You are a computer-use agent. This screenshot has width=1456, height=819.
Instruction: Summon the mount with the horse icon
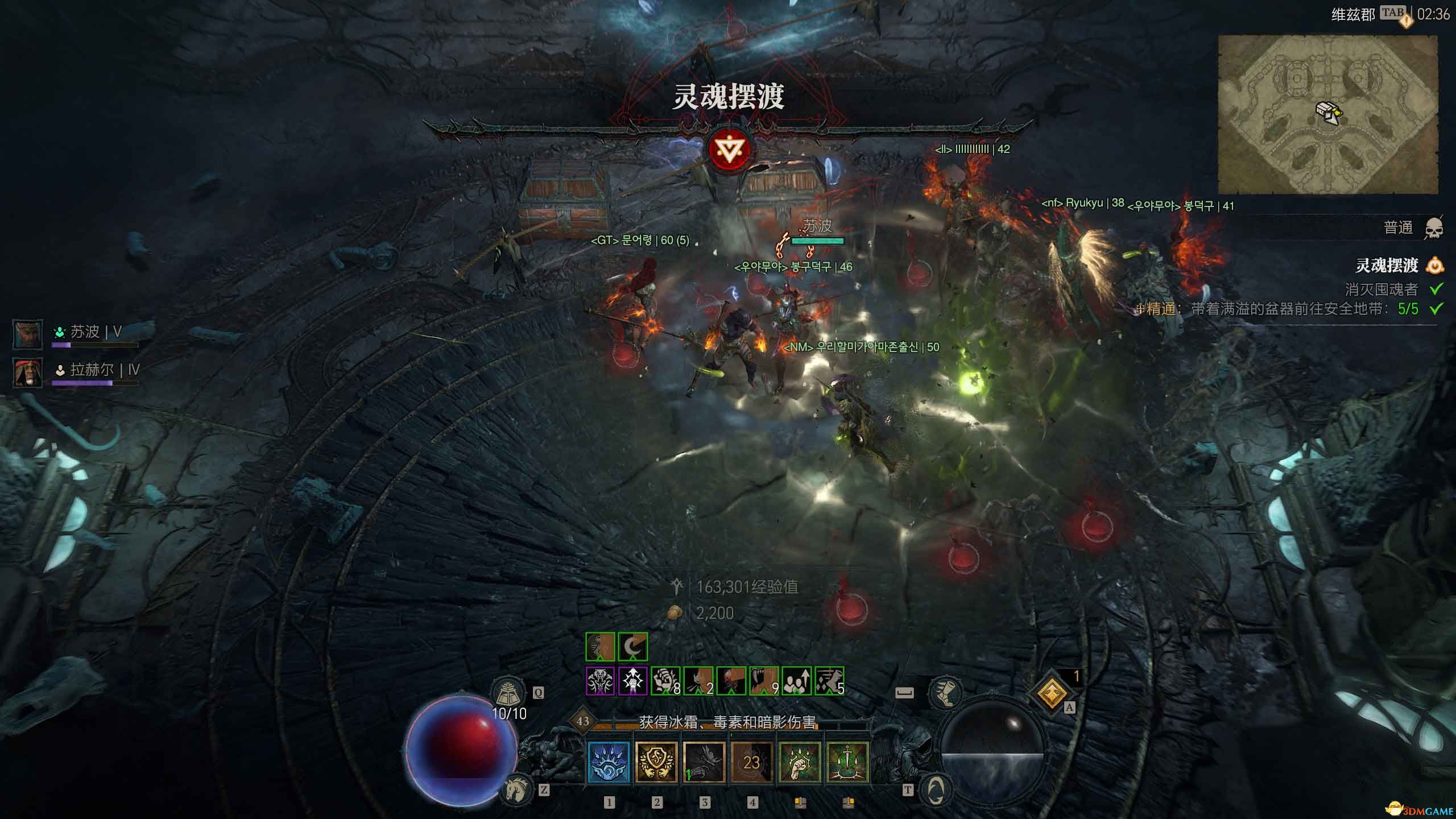pos(516,789)
